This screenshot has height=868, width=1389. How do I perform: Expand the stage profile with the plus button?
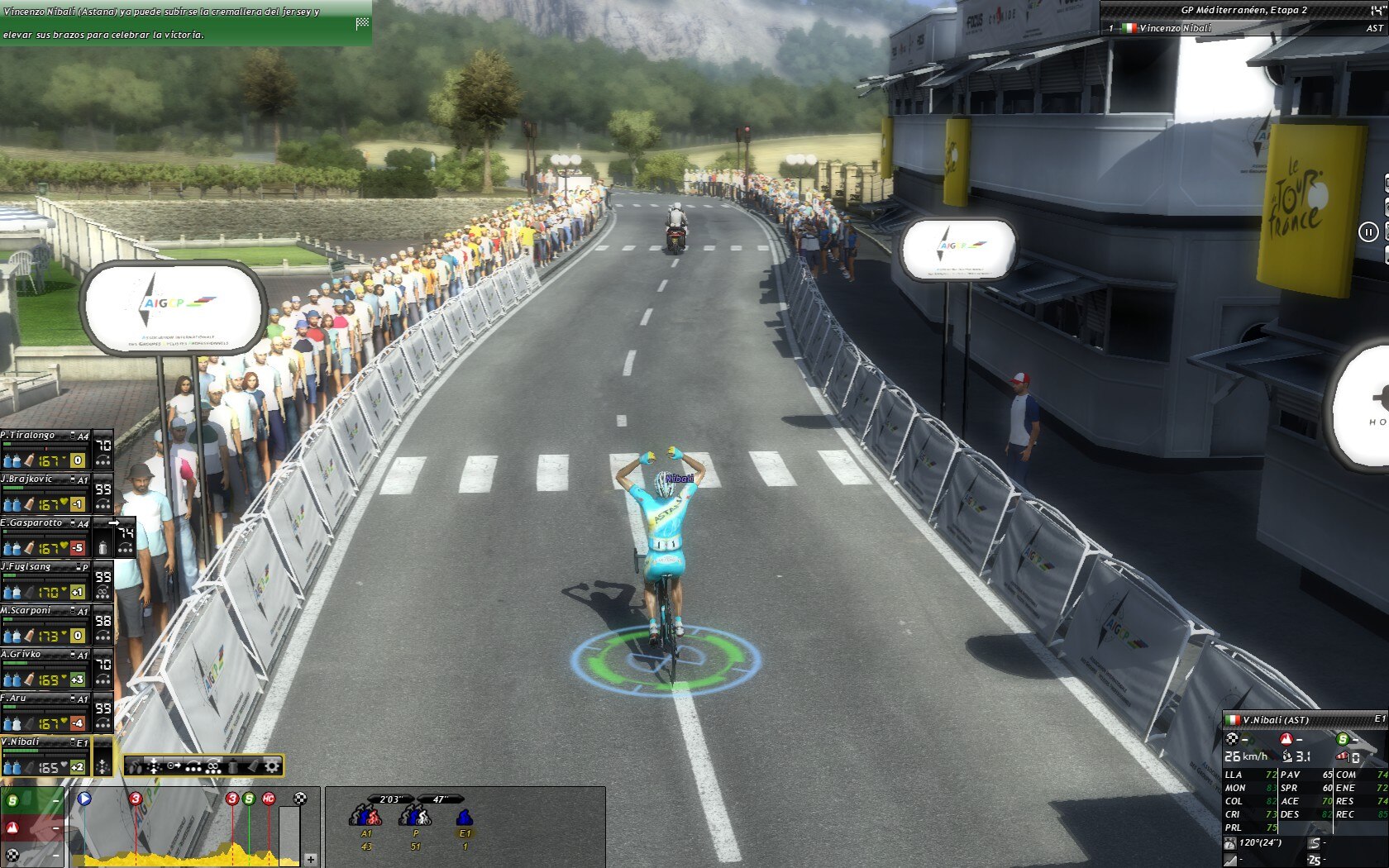pos(311,859)
